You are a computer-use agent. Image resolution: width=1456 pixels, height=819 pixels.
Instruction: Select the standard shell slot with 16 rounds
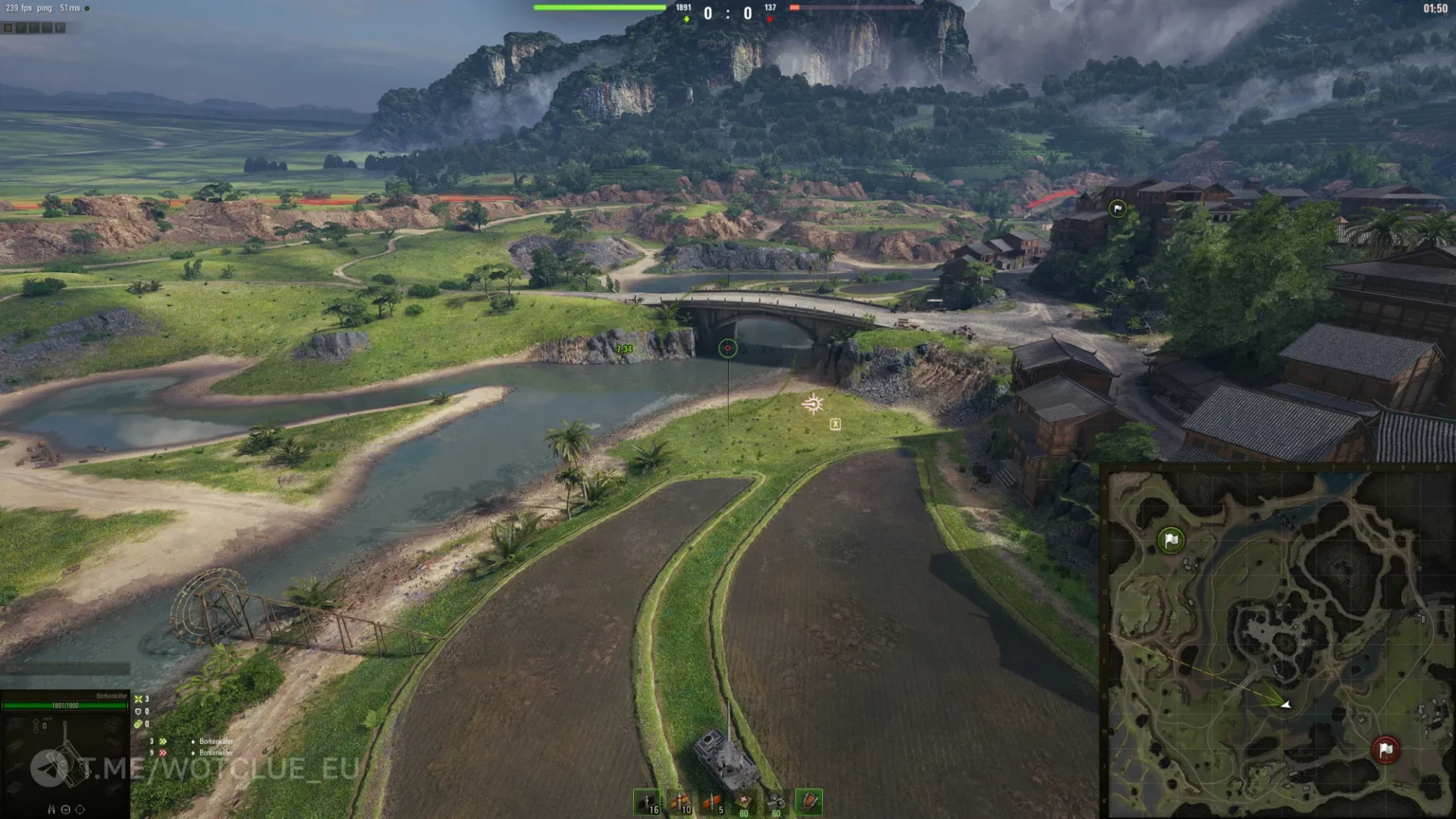click(x=647, y=802)
